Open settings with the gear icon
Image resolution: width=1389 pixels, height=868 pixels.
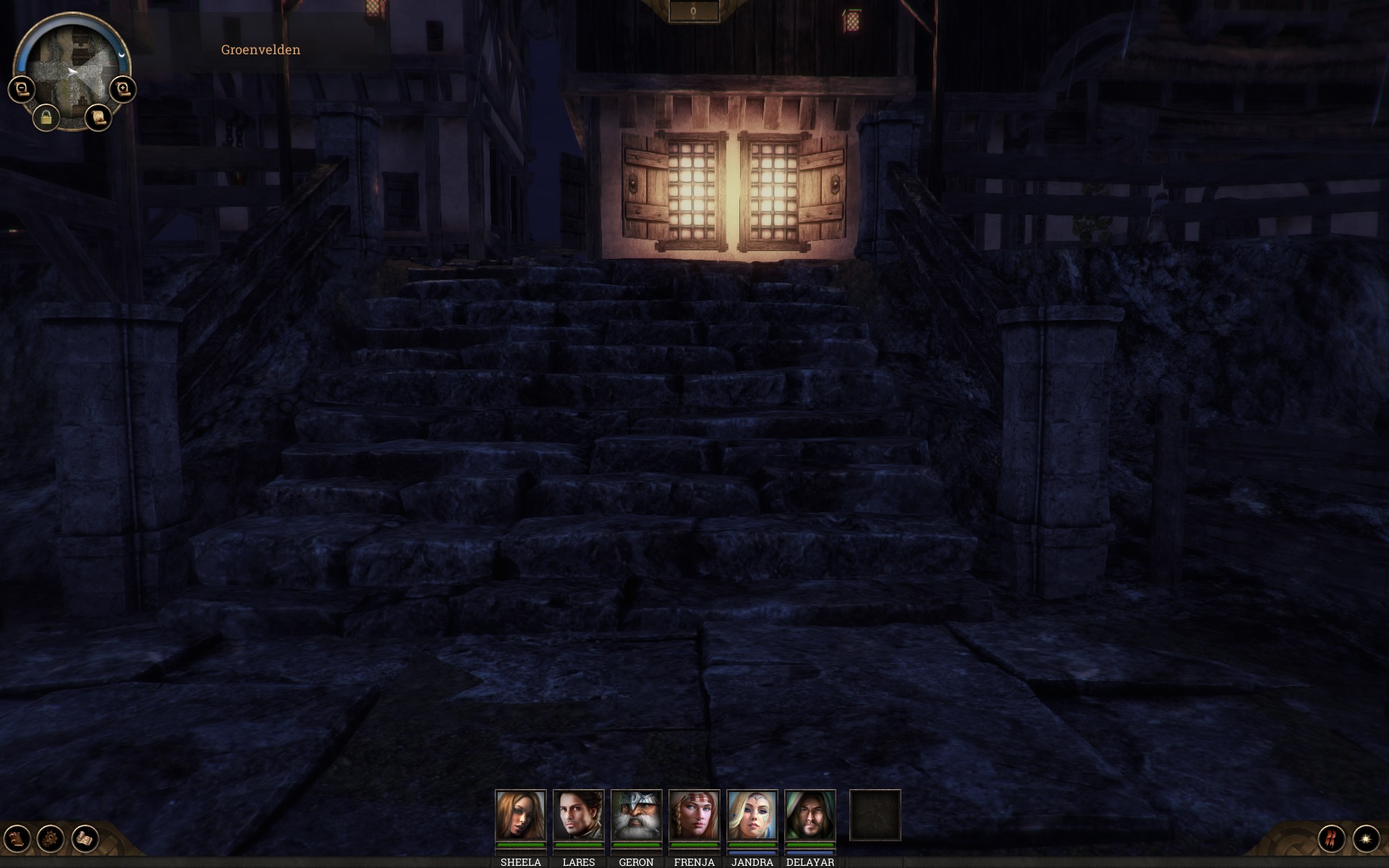pyautogui.click(x=51, y=838)
